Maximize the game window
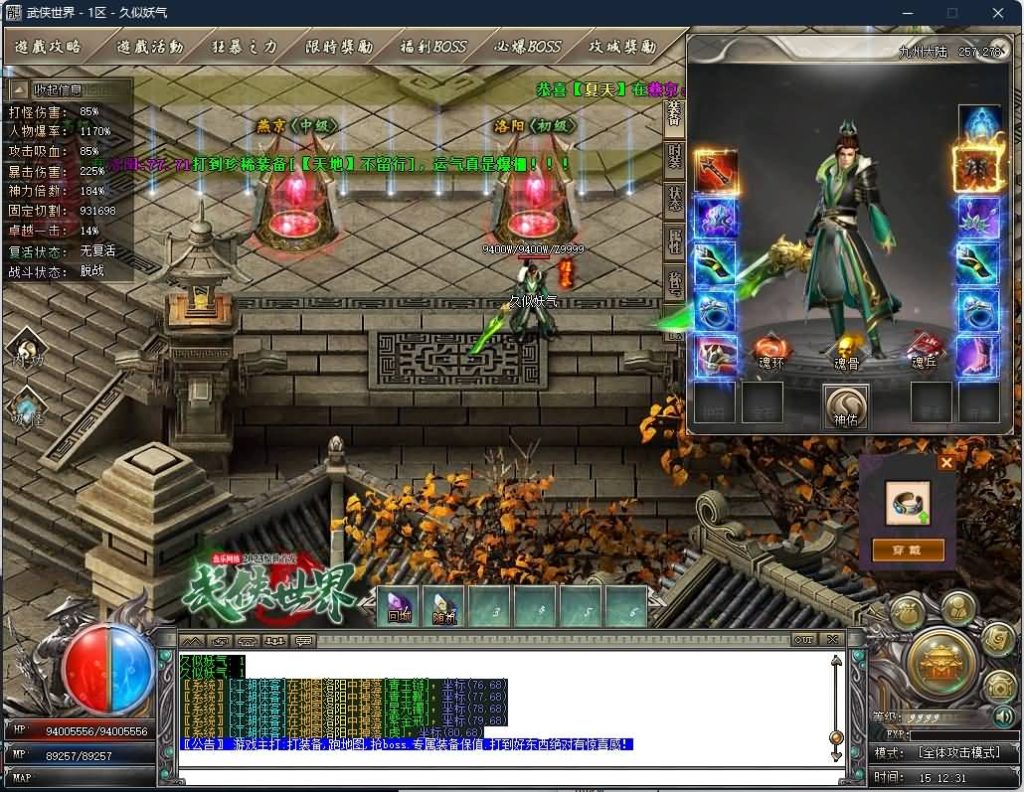Screen dimensions: 1024x792 tap(952, 13)
